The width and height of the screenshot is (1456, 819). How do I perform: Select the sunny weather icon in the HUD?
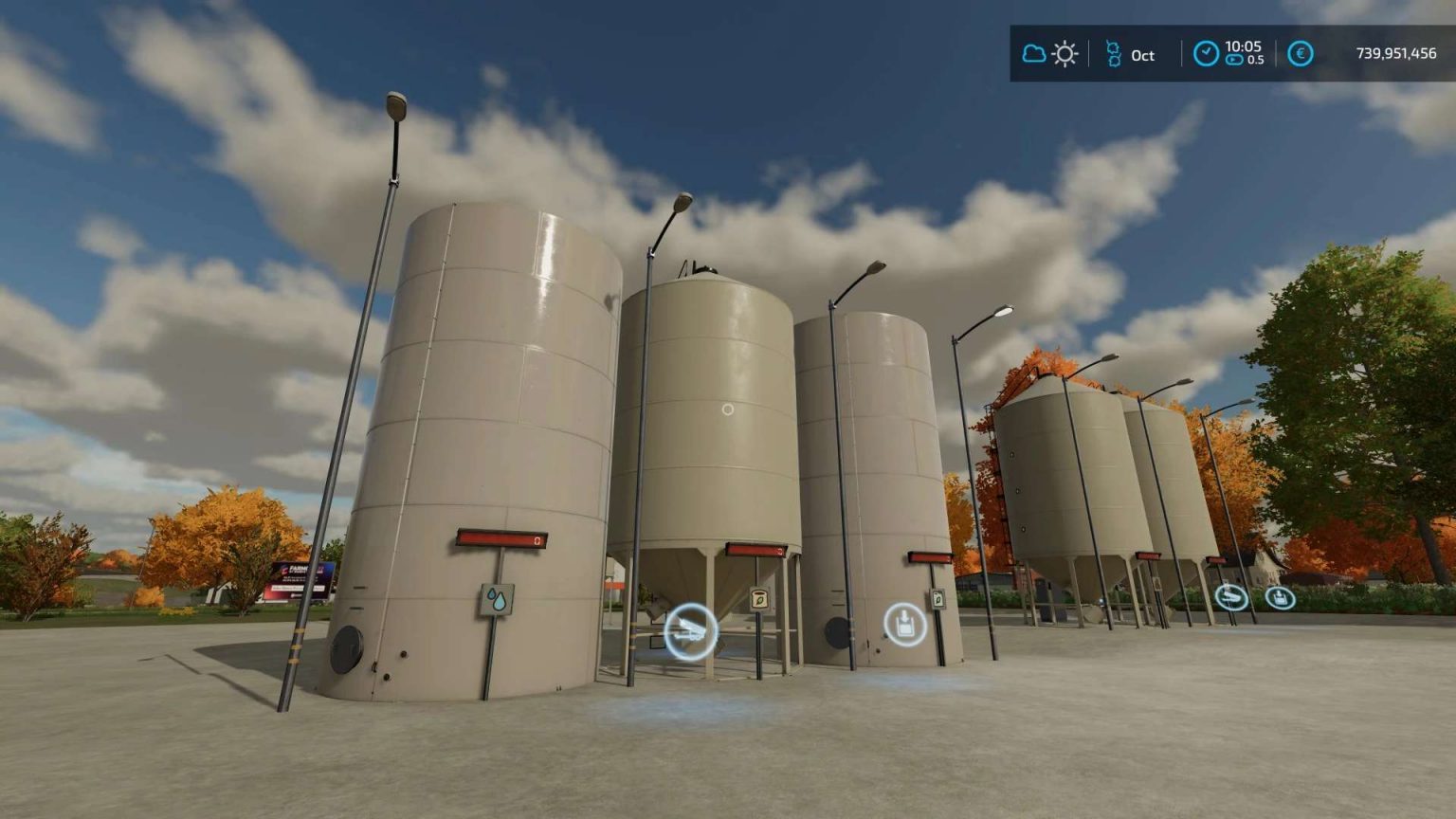pyautogui.click(x=1065, y=54)
